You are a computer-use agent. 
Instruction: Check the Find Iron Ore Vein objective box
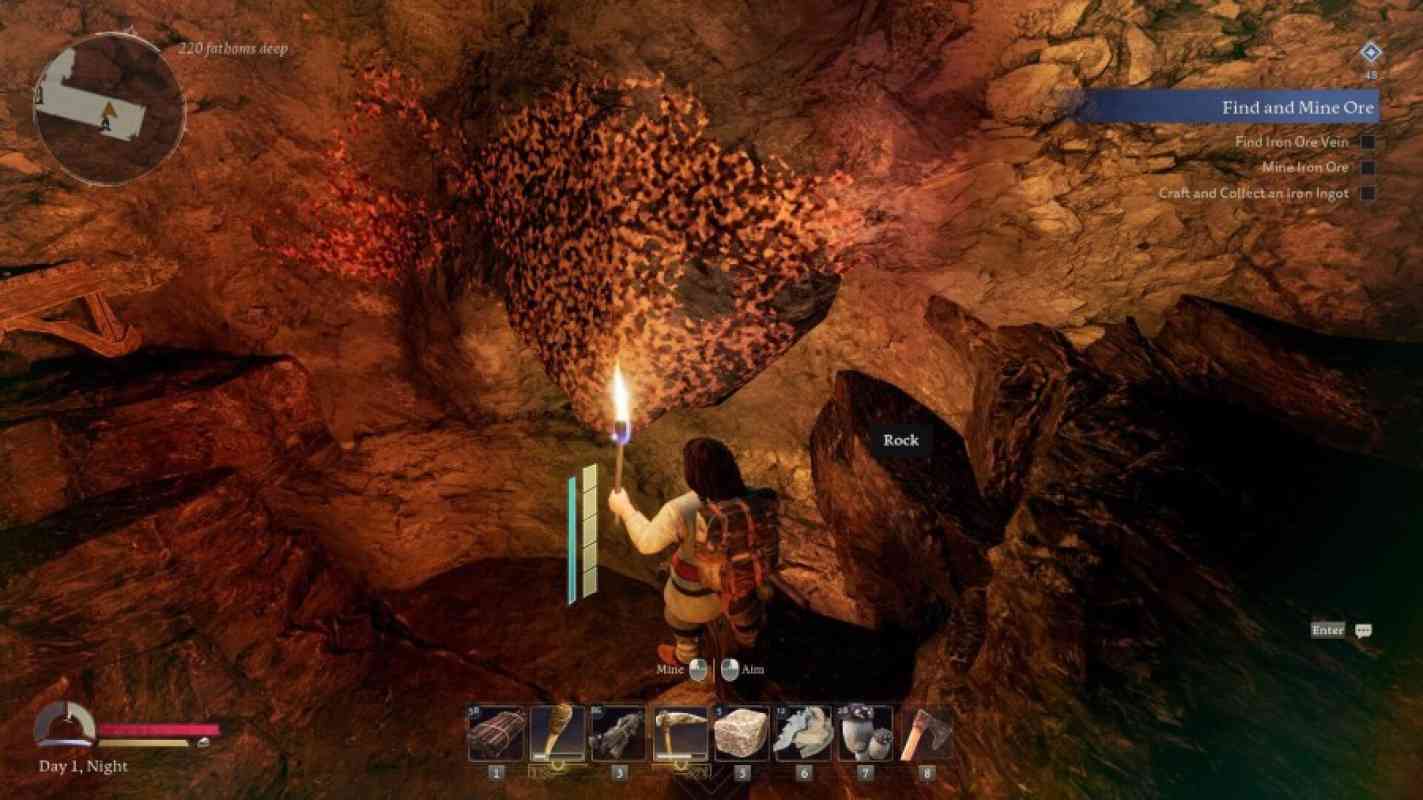point(1368,141)
